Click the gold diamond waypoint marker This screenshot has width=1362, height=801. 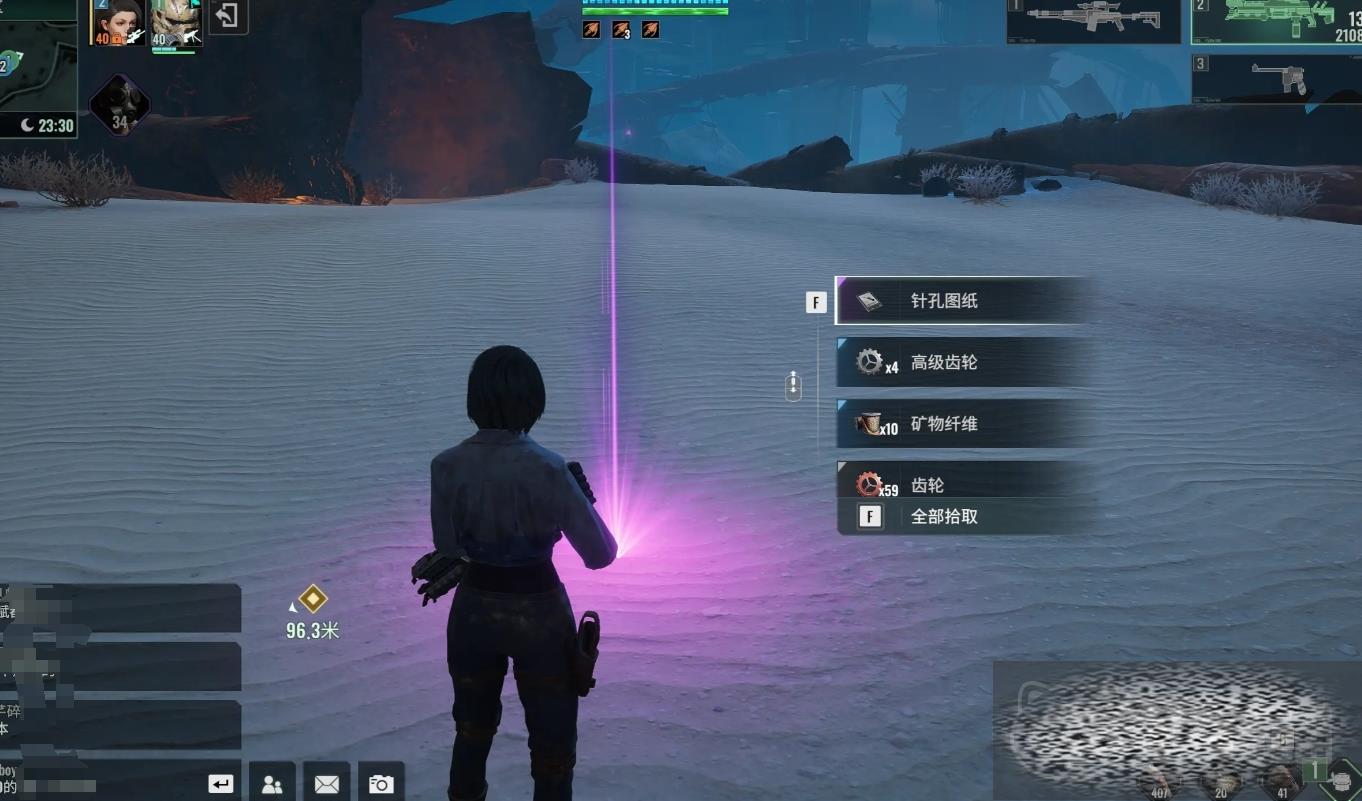tap(313, 599)
